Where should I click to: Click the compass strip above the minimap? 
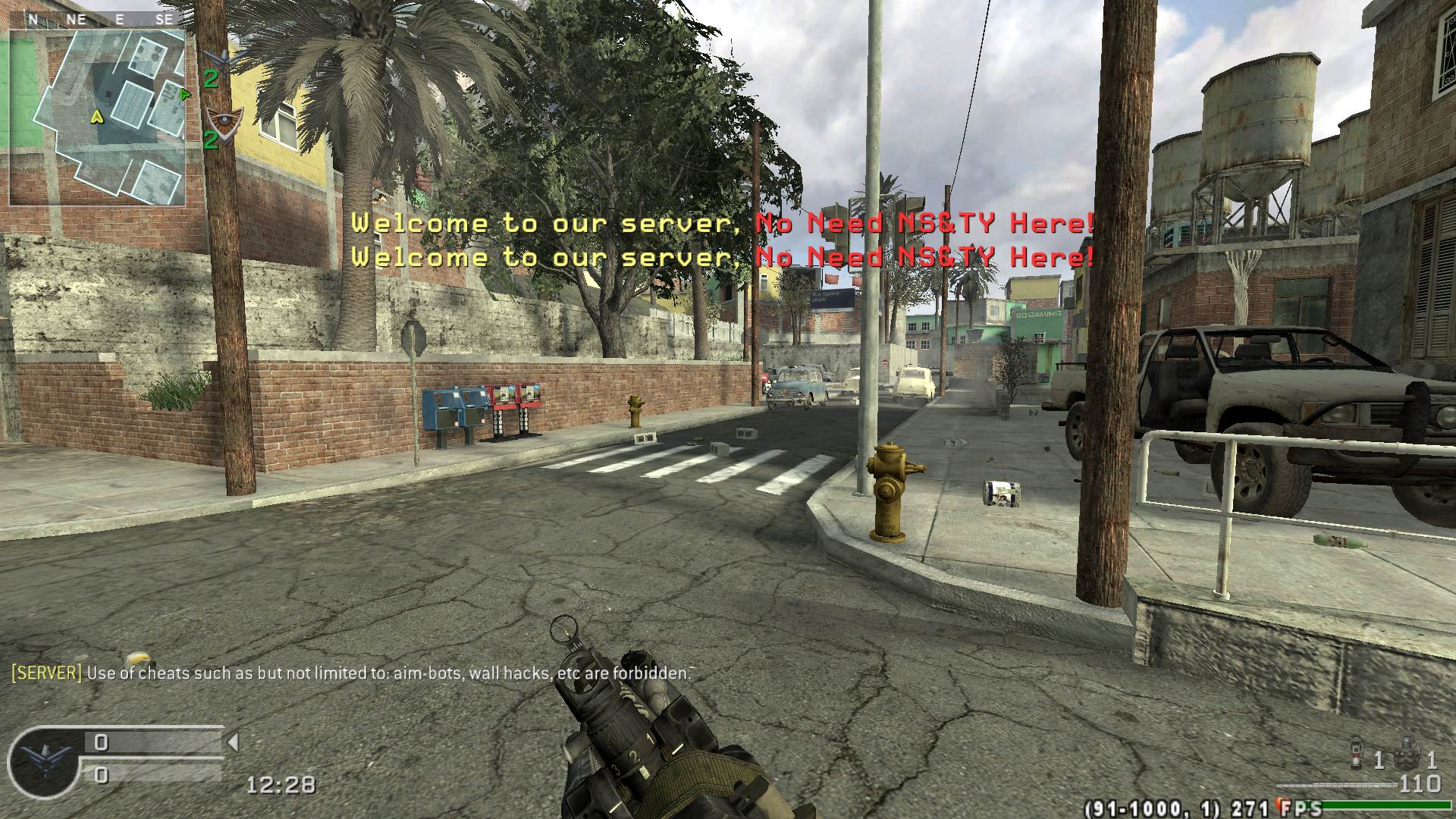point(97,20)
